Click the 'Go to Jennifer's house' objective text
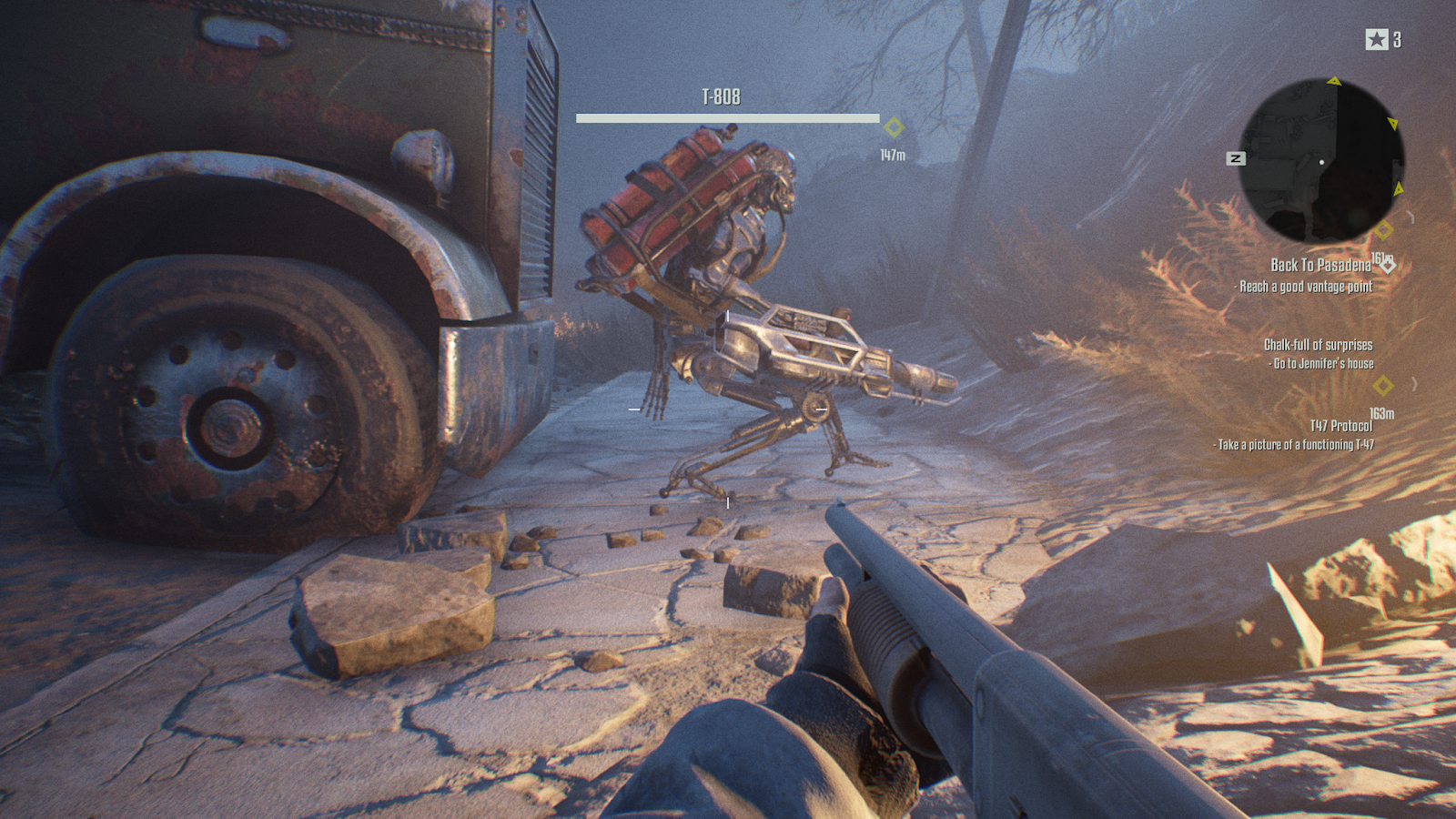Image resolution: width=1456 pixels, height=819 pixels. point(1320,362)
